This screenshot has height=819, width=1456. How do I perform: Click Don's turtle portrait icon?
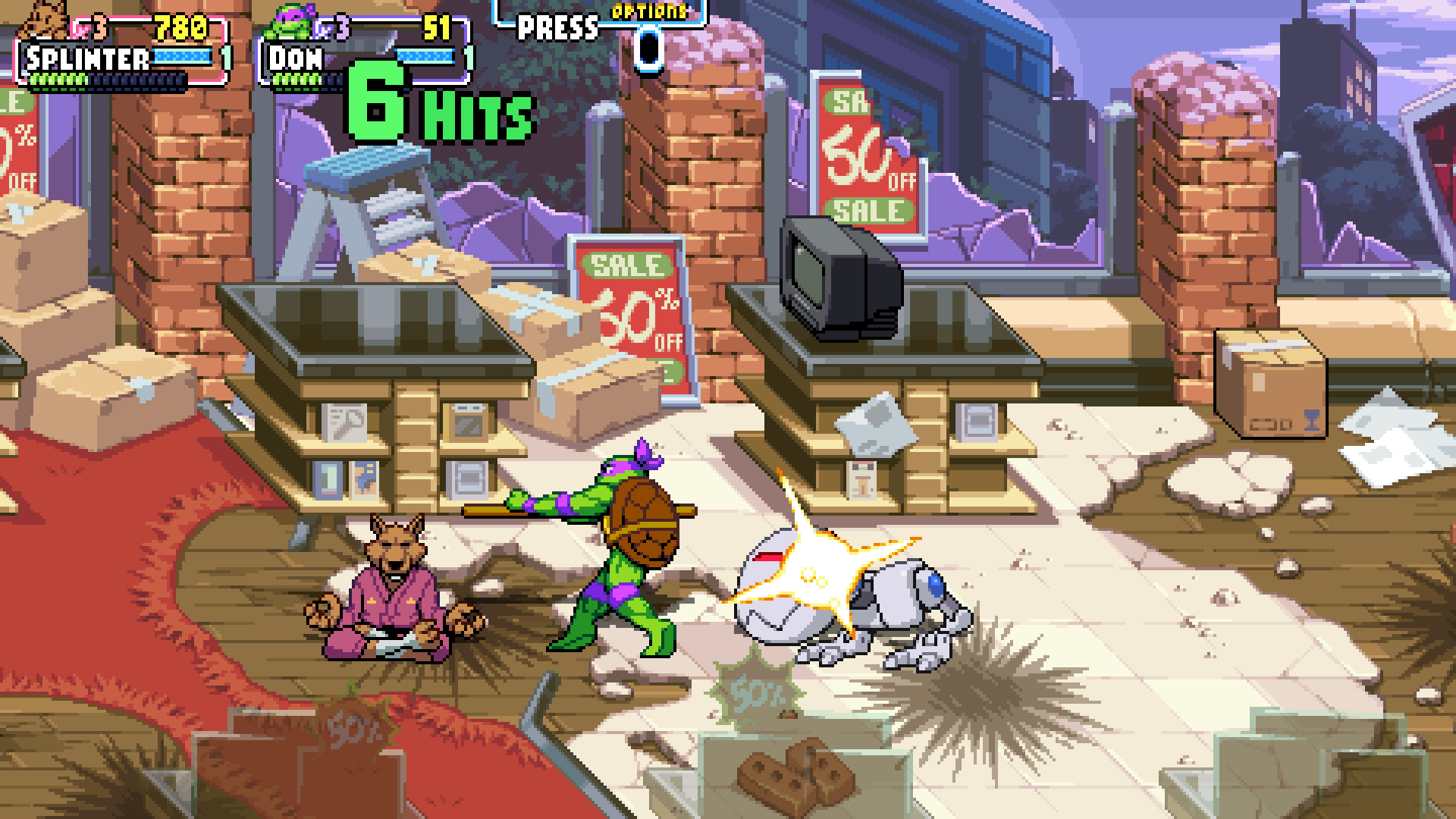point(288,23)
